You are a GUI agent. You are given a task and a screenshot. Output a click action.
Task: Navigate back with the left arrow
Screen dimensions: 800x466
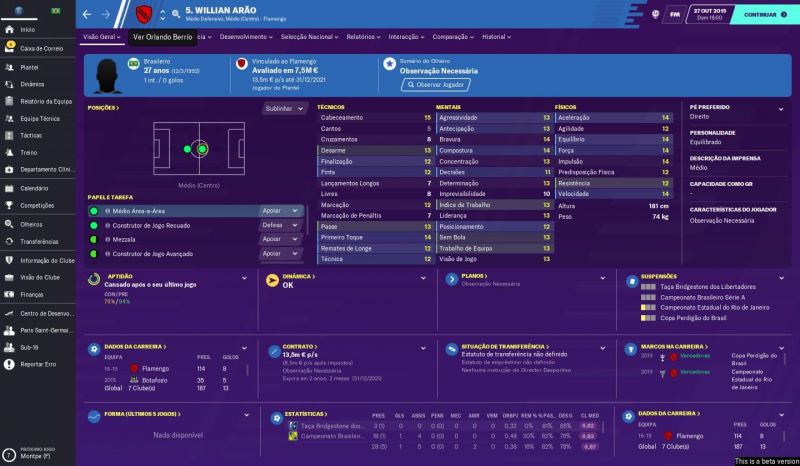tap(87, 15)
